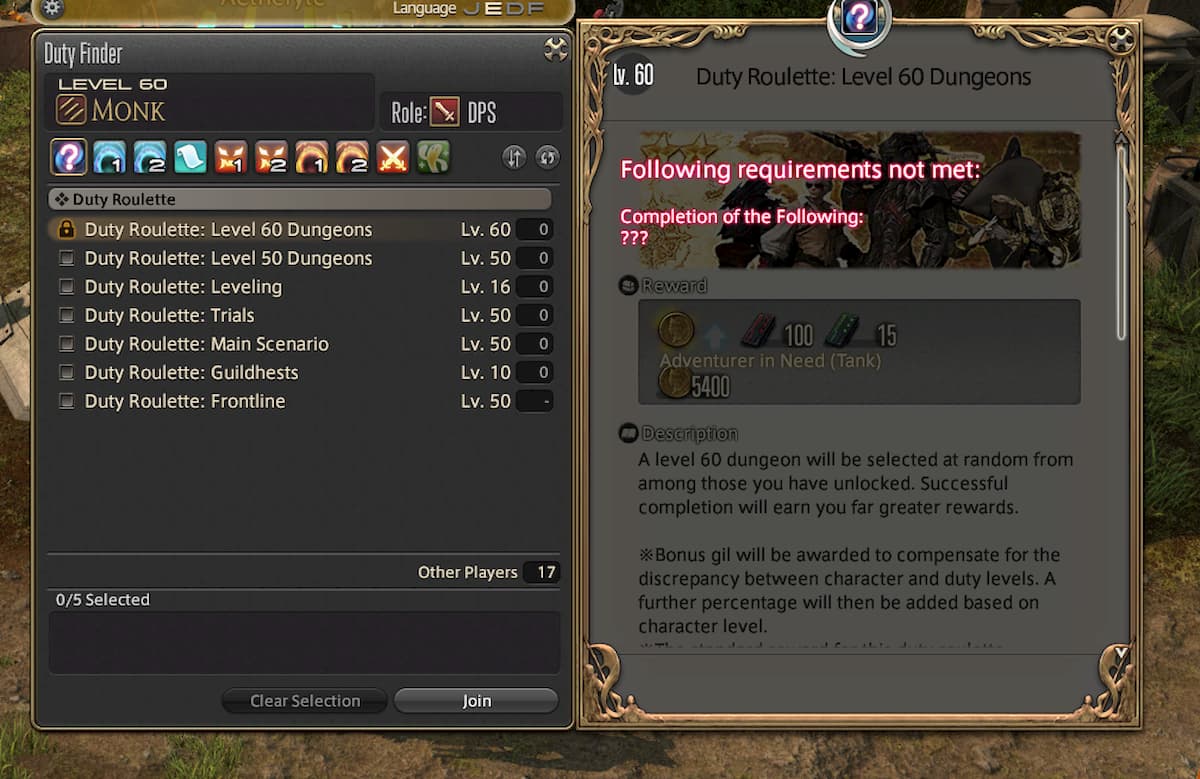Click the up-down arrows sort button

pyautogui.click(x=514, y=157)
